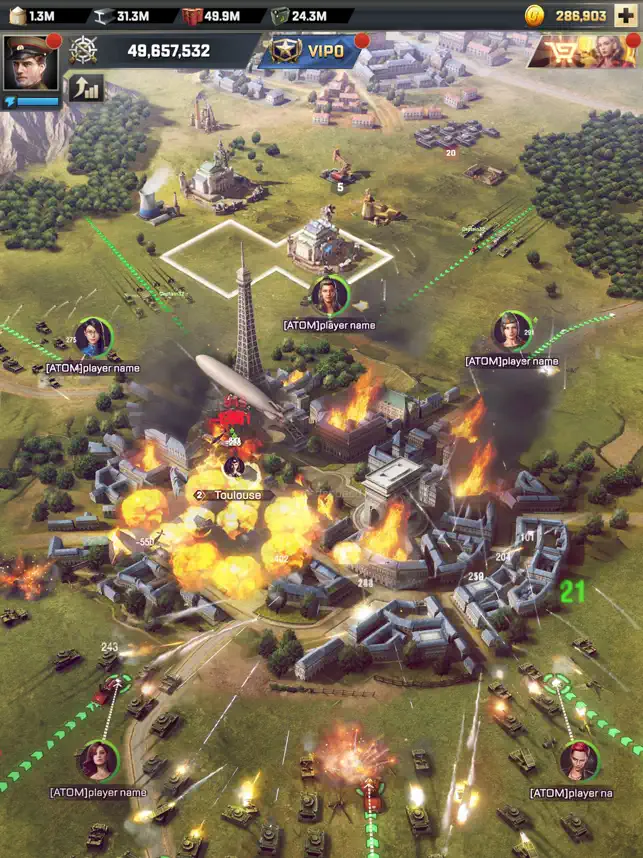
Task: Open the upgrade arrow chart button
Action: point(86,89)
